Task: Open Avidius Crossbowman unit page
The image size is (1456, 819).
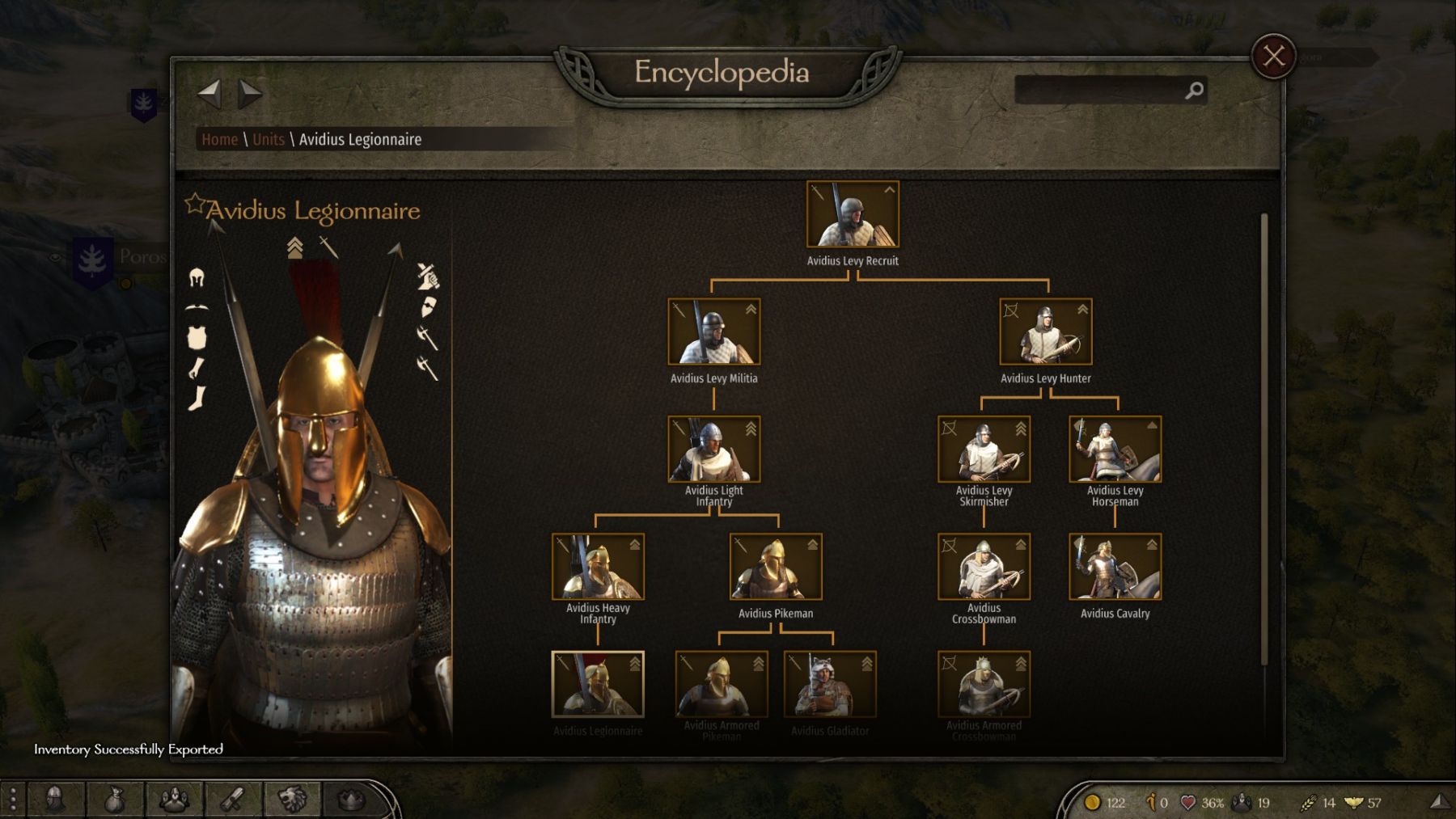Action: (984, 566)
